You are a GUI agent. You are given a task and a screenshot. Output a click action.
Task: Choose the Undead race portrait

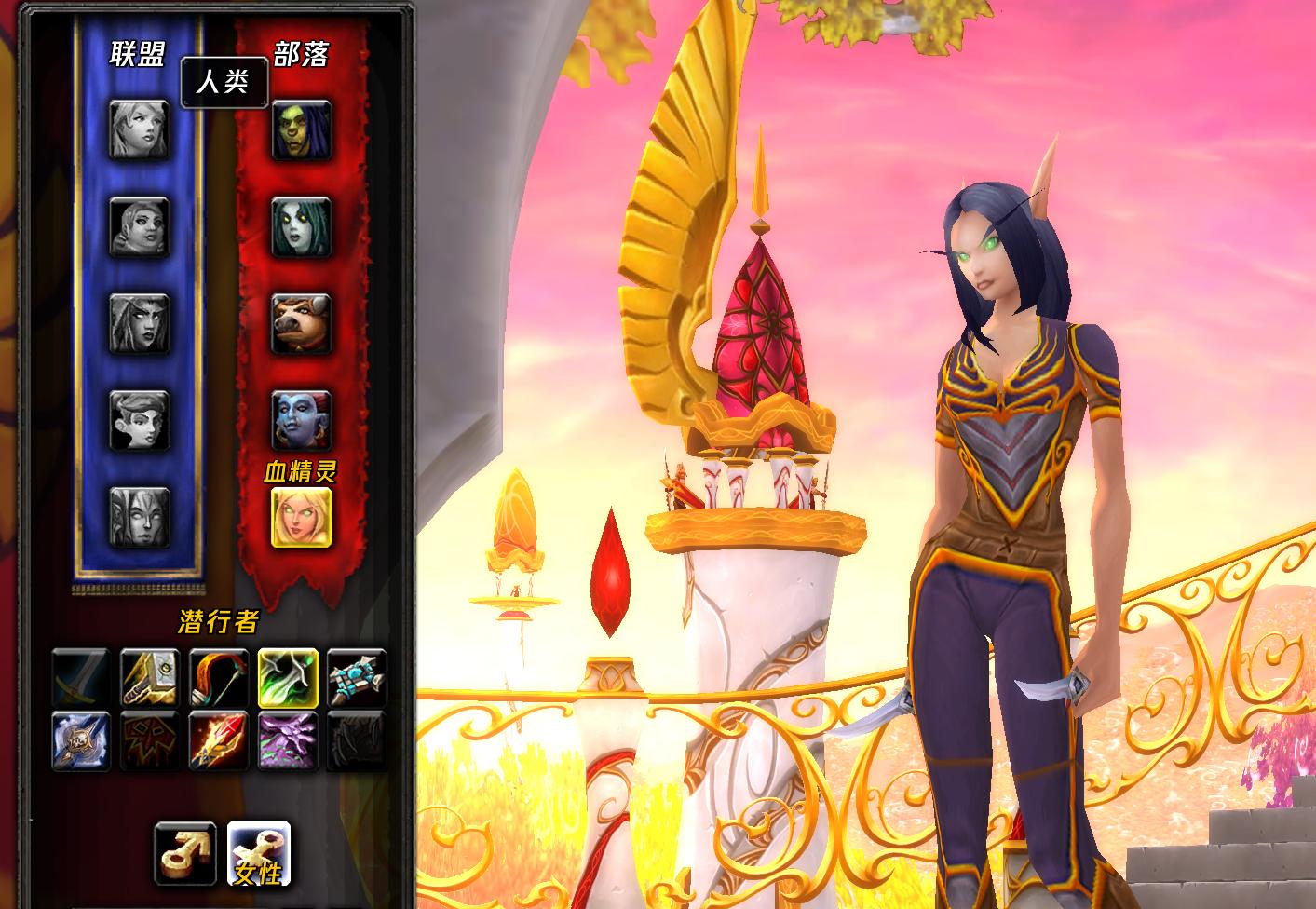(x=302, y=226)
